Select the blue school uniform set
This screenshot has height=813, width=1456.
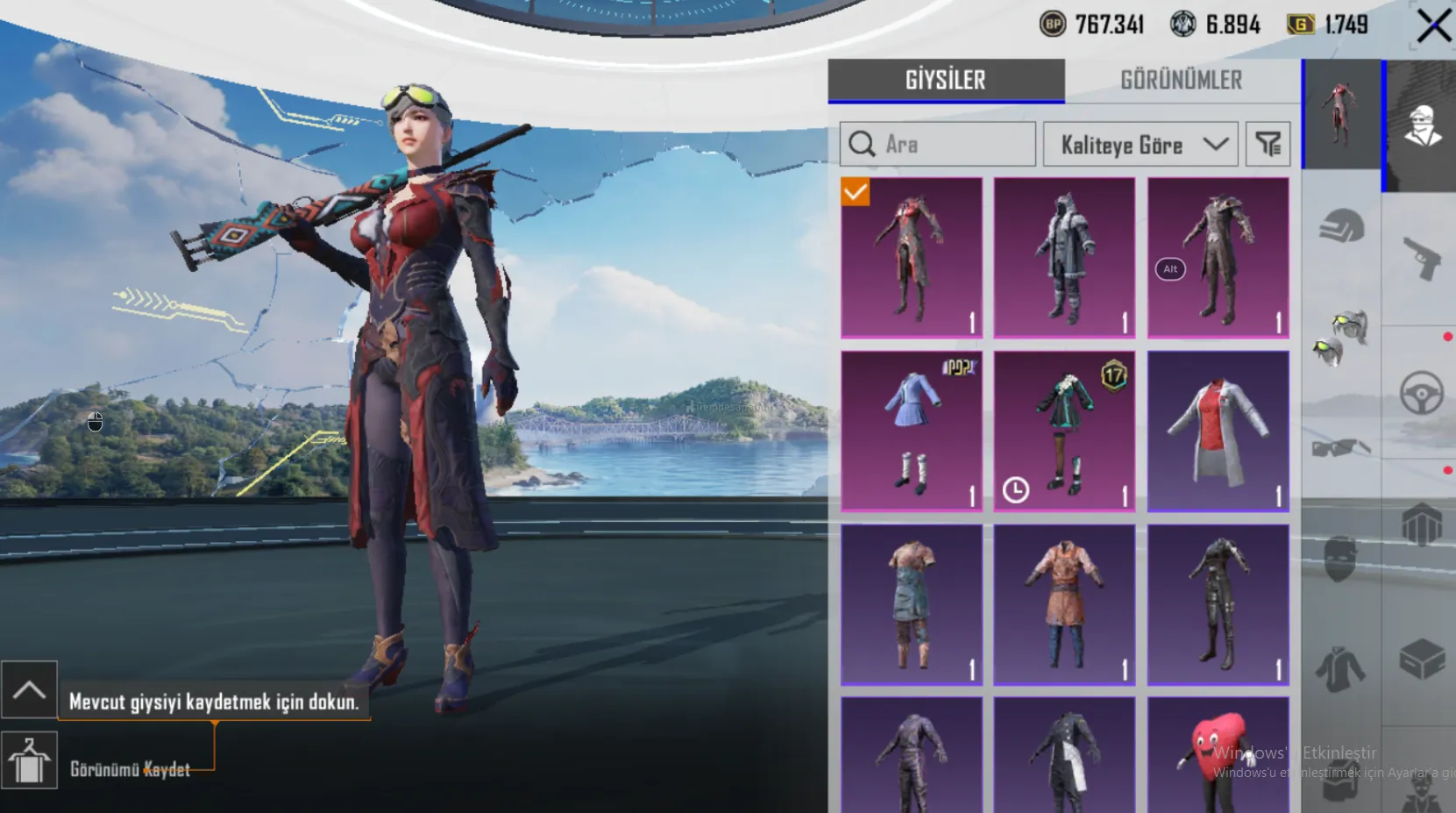(911, 431)
